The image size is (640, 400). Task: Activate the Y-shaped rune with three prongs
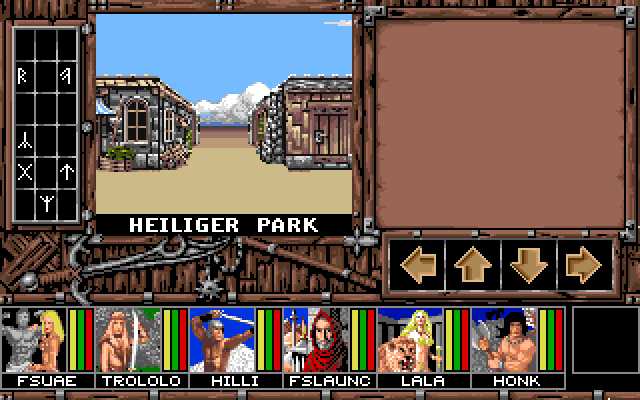tap(46, 205)
